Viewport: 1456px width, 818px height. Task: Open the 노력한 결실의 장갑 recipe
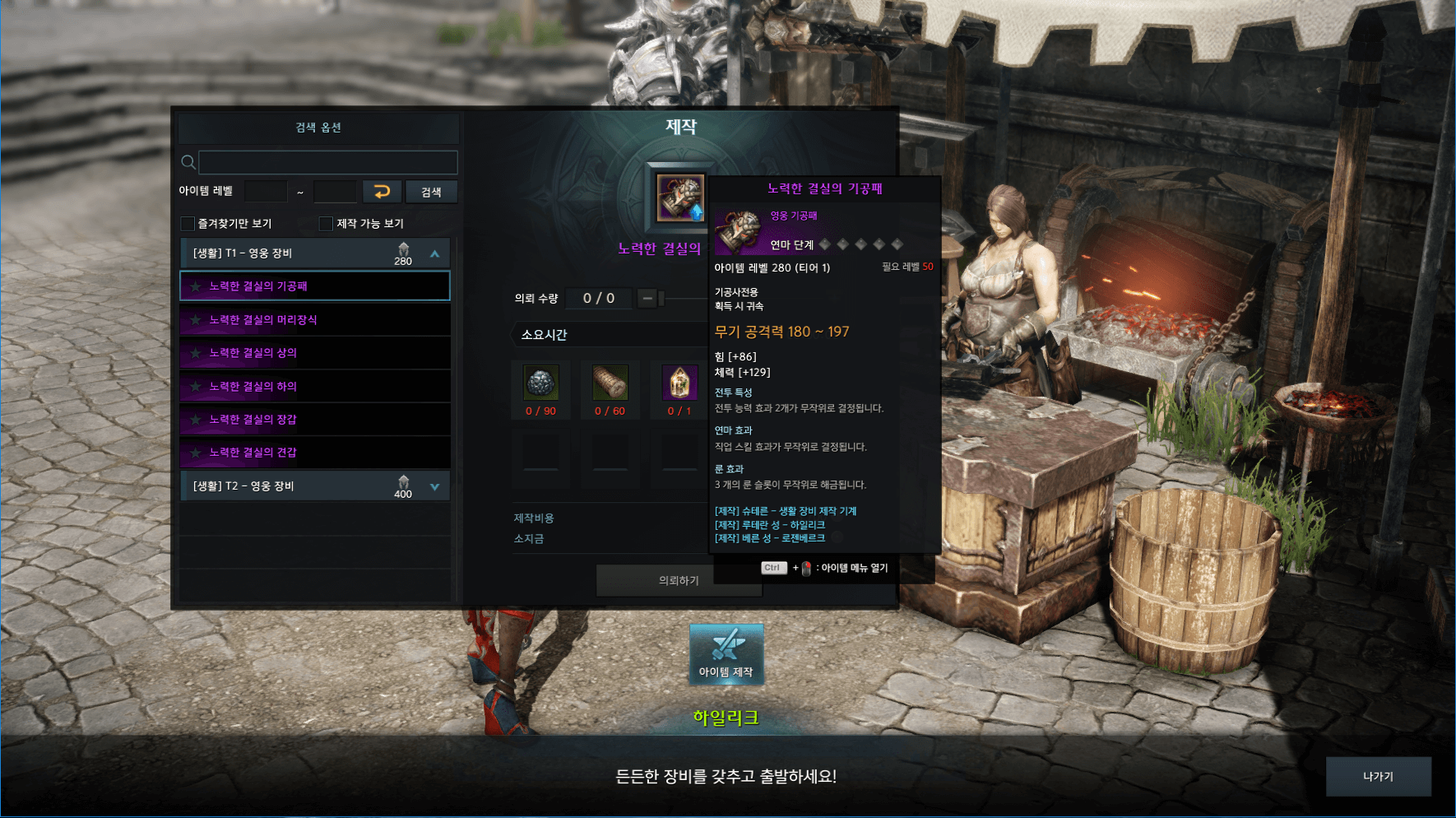pos(315,420)
